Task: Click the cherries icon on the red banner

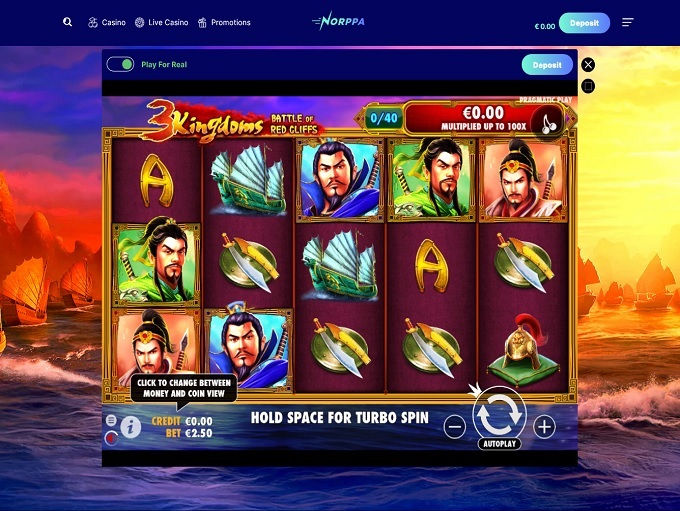Action: (x=545, y=122)
